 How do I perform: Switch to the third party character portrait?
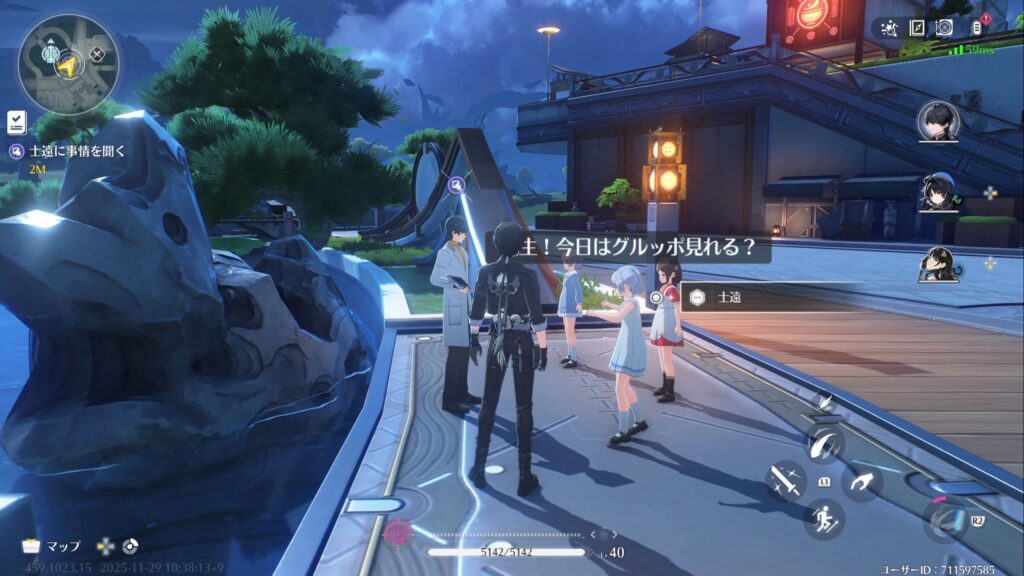(x=939, y=264)
